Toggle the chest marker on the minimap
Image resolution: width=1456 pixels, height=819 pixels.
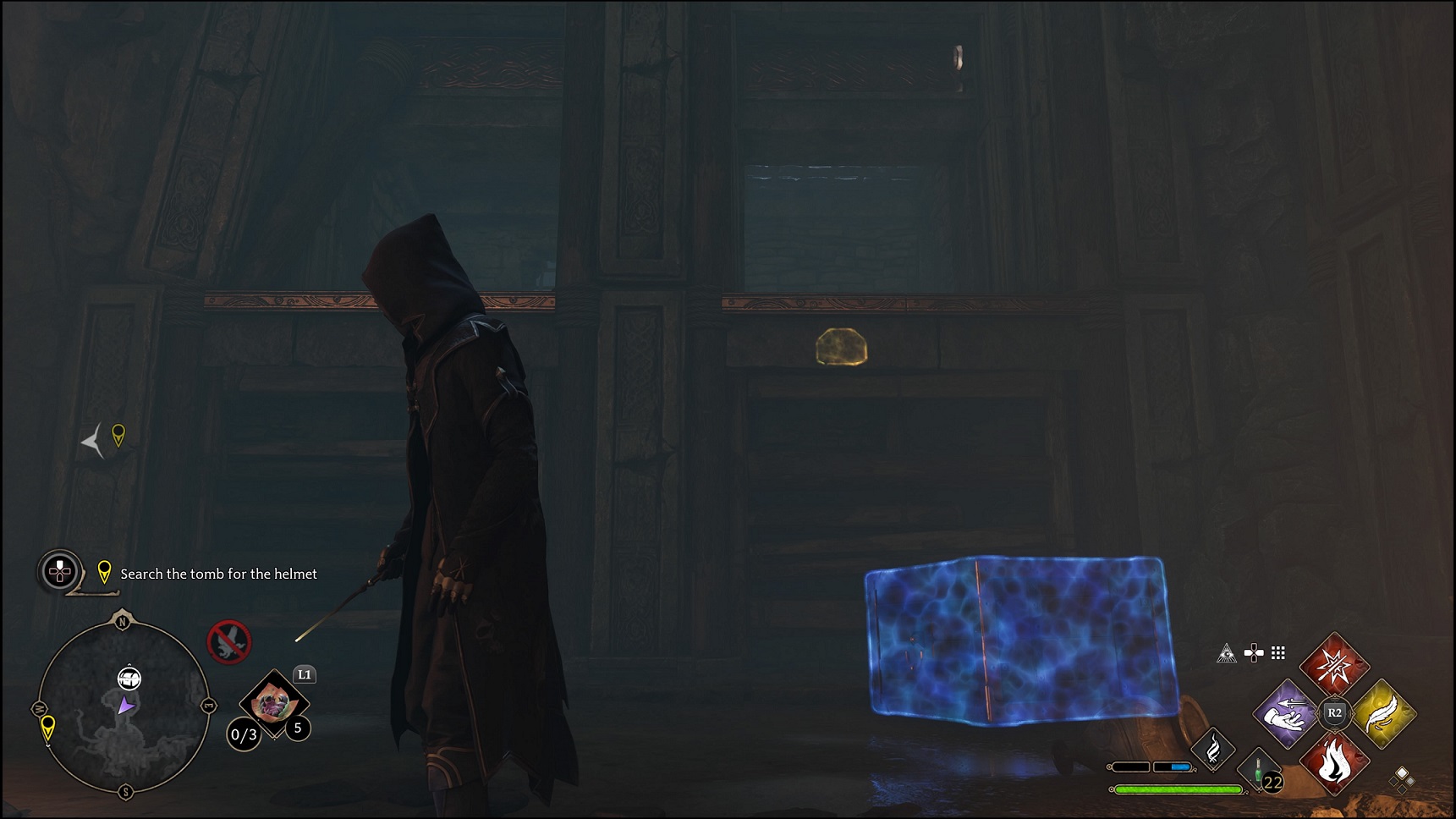tap(130, 679)
